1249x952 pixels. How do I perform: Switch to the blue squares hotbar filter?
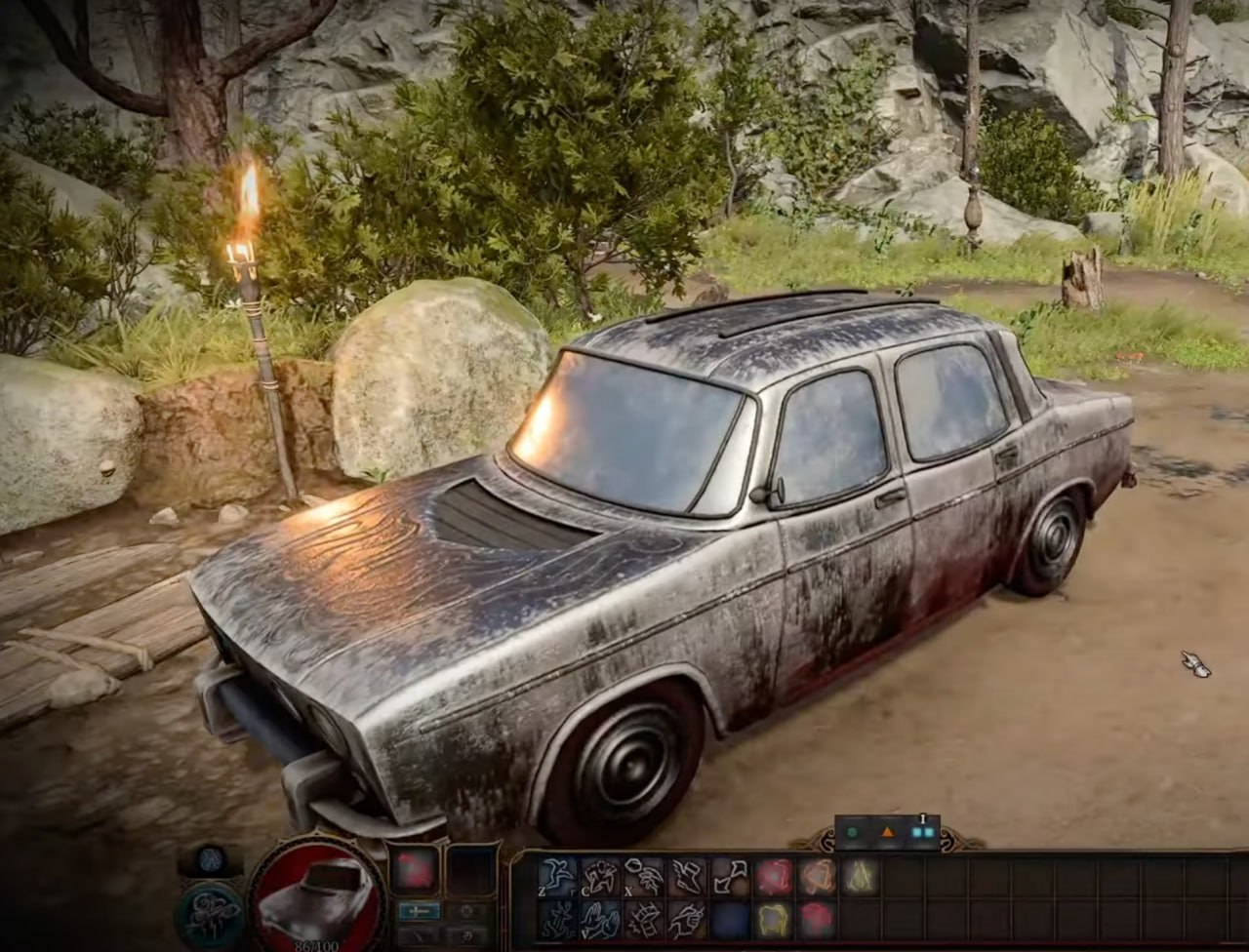click(922, 833)
